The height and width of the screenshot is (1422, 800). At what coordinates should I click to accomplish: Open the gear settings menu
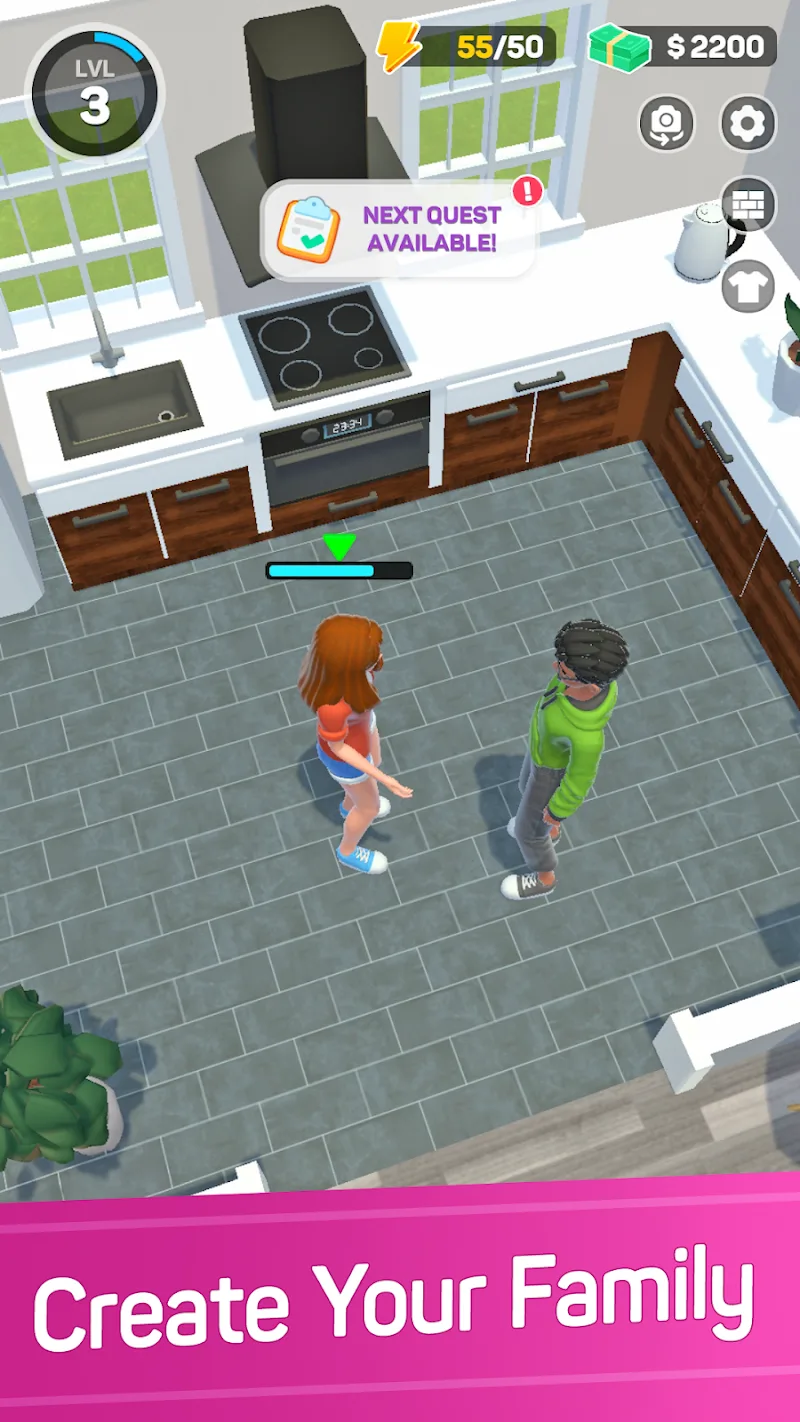[748, 124]
